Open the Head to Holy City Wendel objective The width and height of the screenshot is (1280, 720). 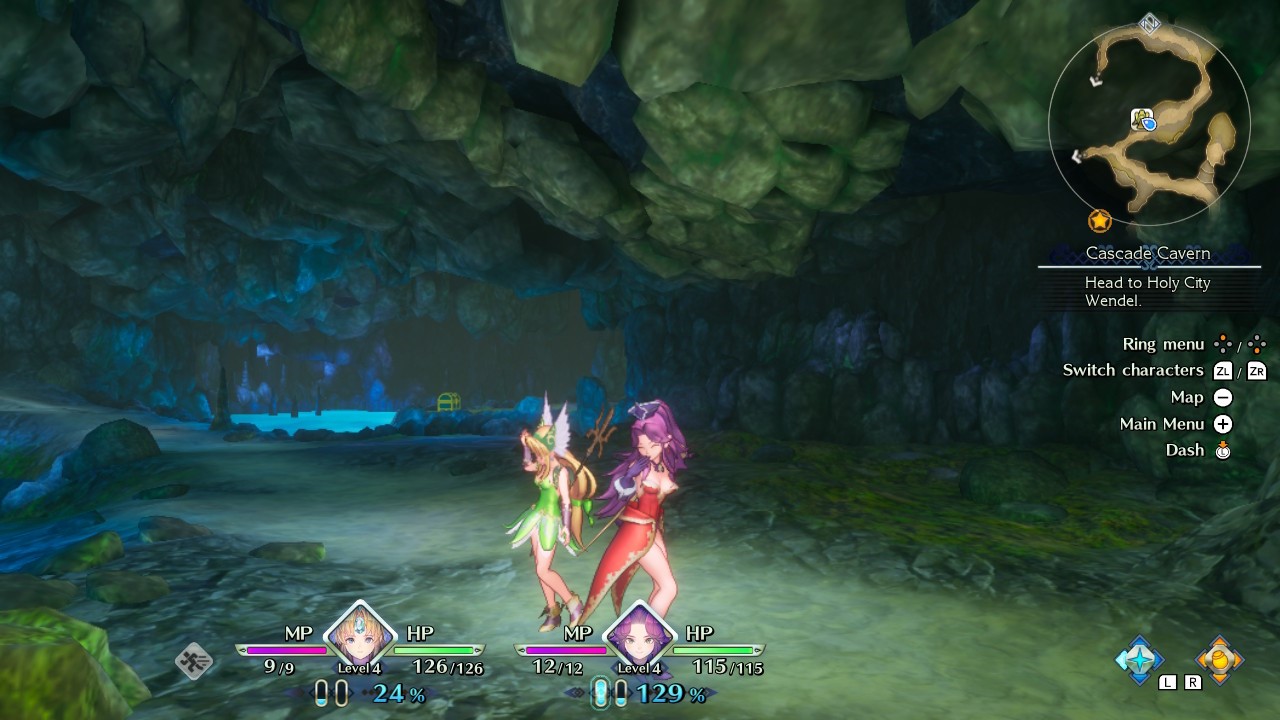[1147, 291]
